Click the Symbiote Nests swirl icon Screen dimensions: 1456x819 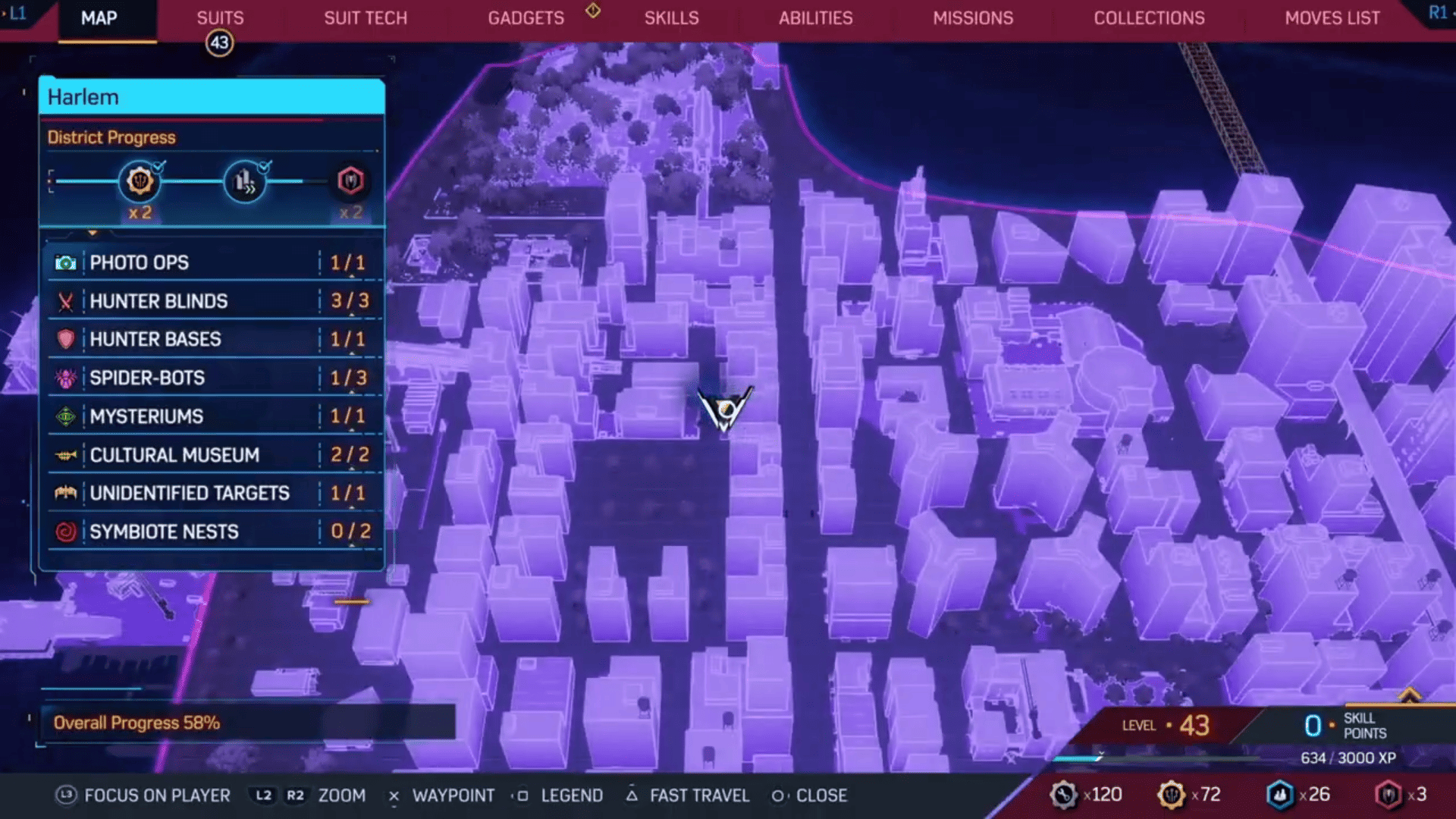point(67,531)
